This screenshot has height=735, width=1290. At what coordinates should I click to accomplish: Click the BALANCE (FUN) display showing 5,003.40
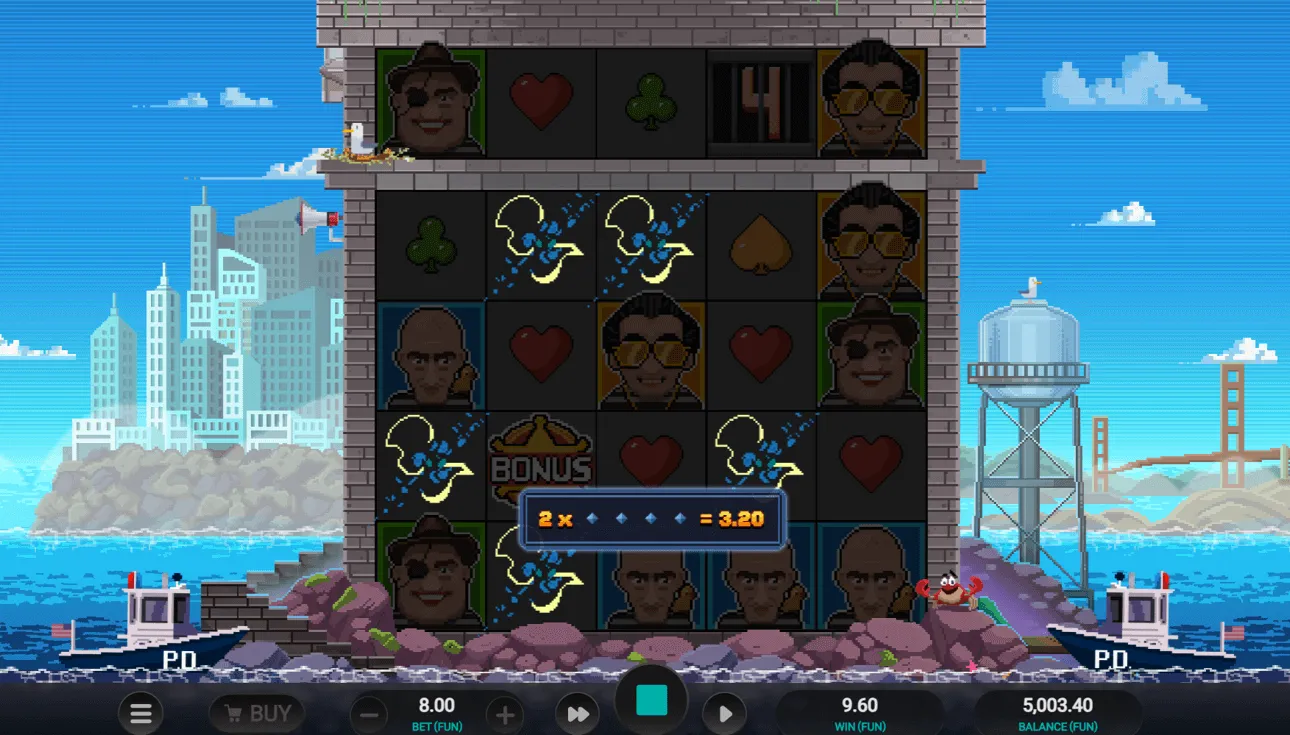(x=1060, y=712)
